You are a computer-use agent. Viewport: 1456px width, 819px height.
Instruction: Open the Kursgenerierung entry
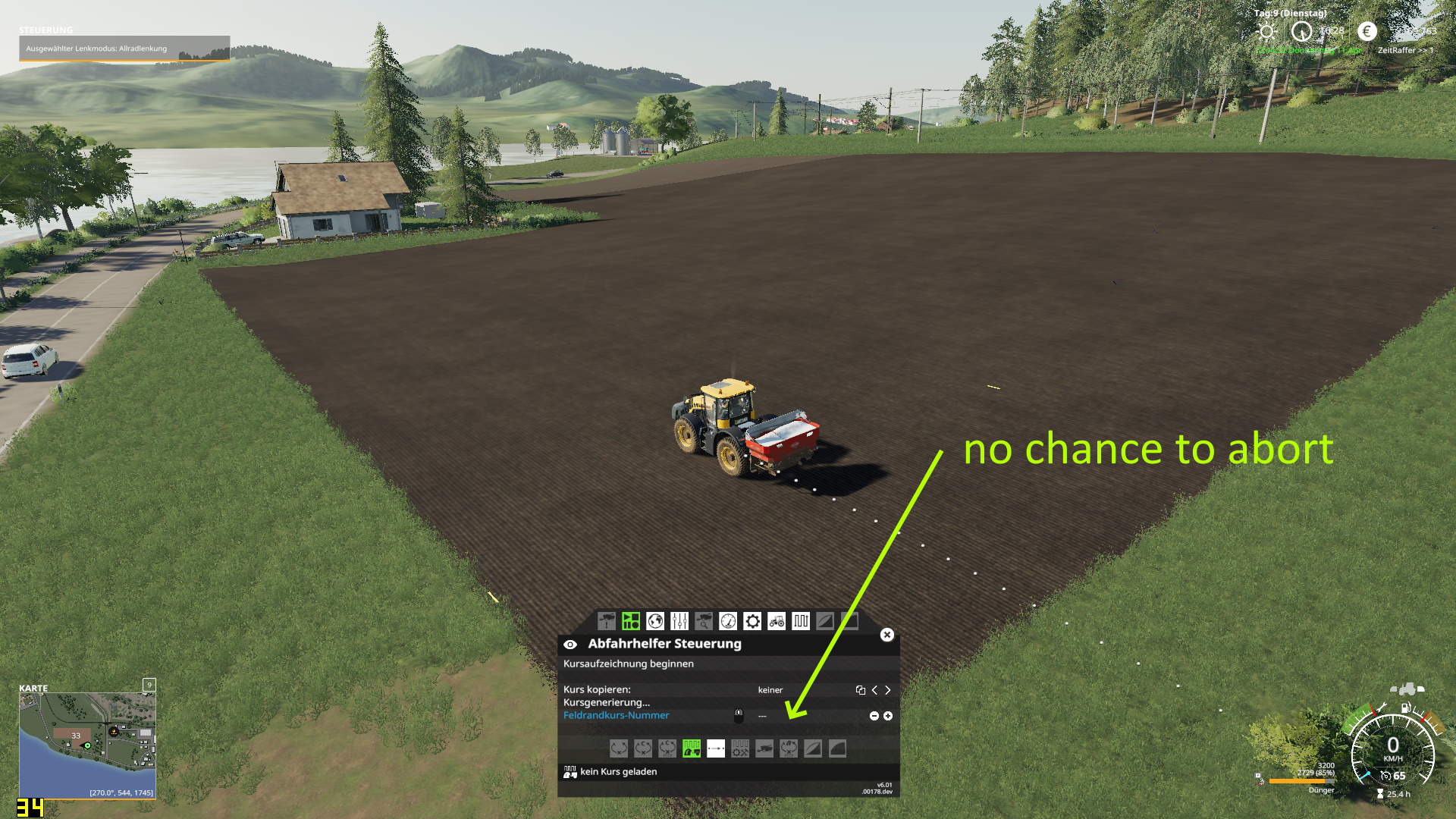tap(607, 703)
